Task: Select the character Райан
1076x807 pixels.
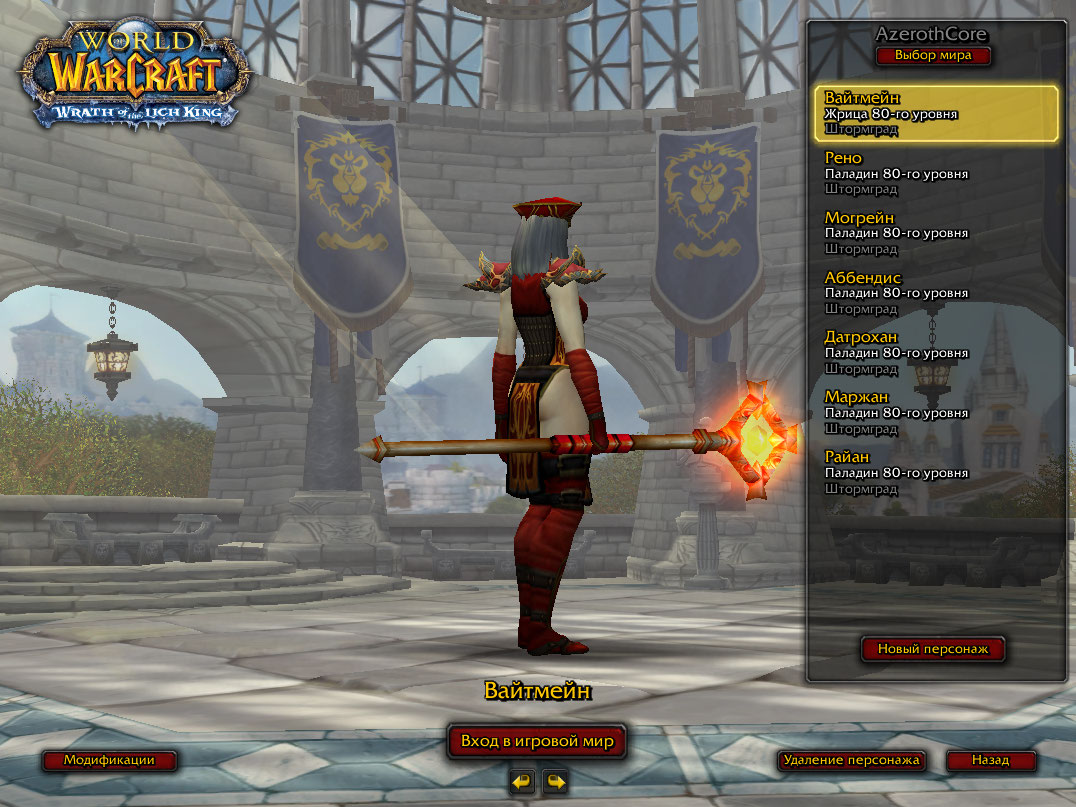Action: pyautogui.click(x=937, y=472)
